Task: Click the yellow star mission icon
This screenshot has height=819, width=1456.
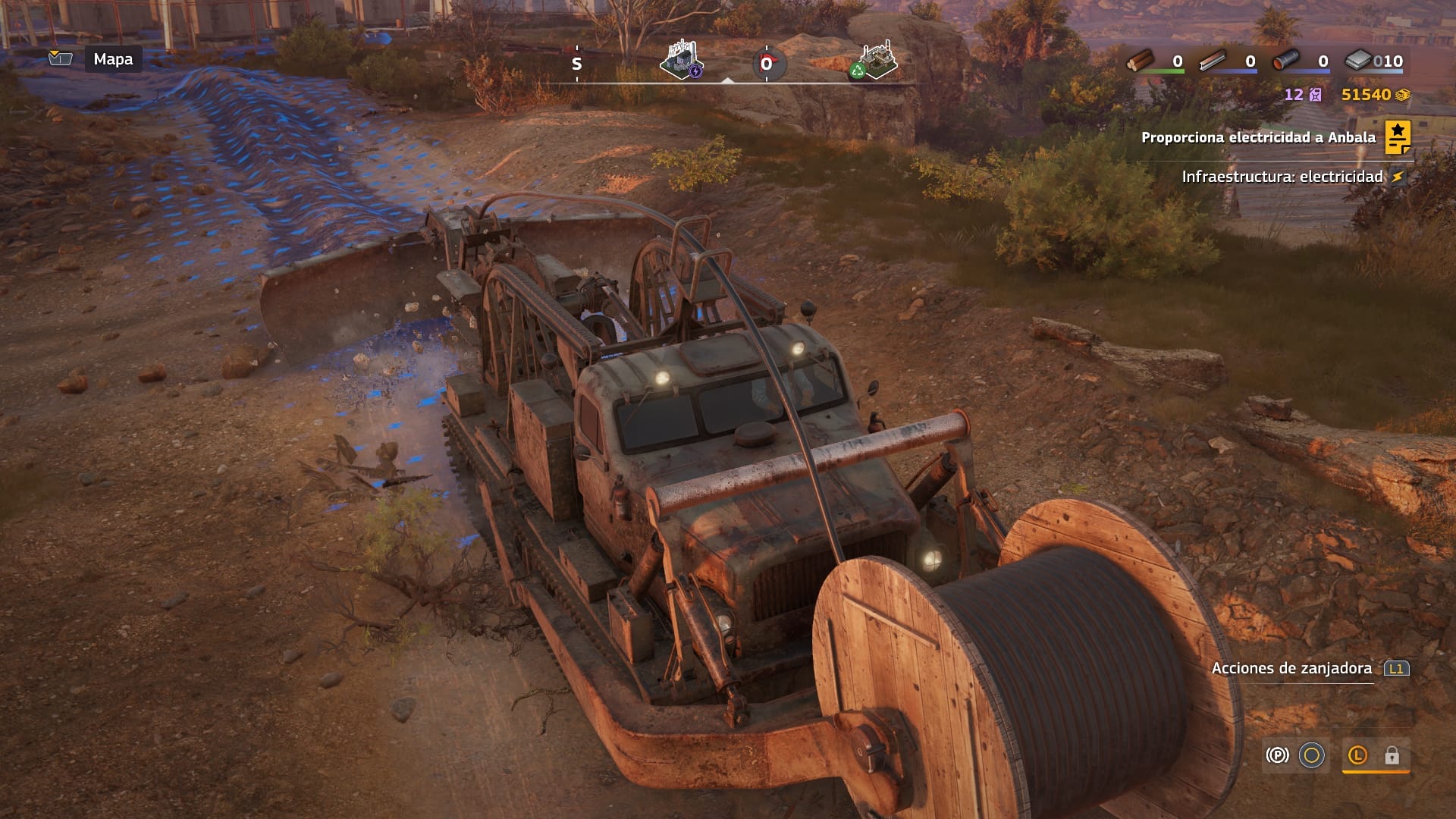Action: 1398,137
